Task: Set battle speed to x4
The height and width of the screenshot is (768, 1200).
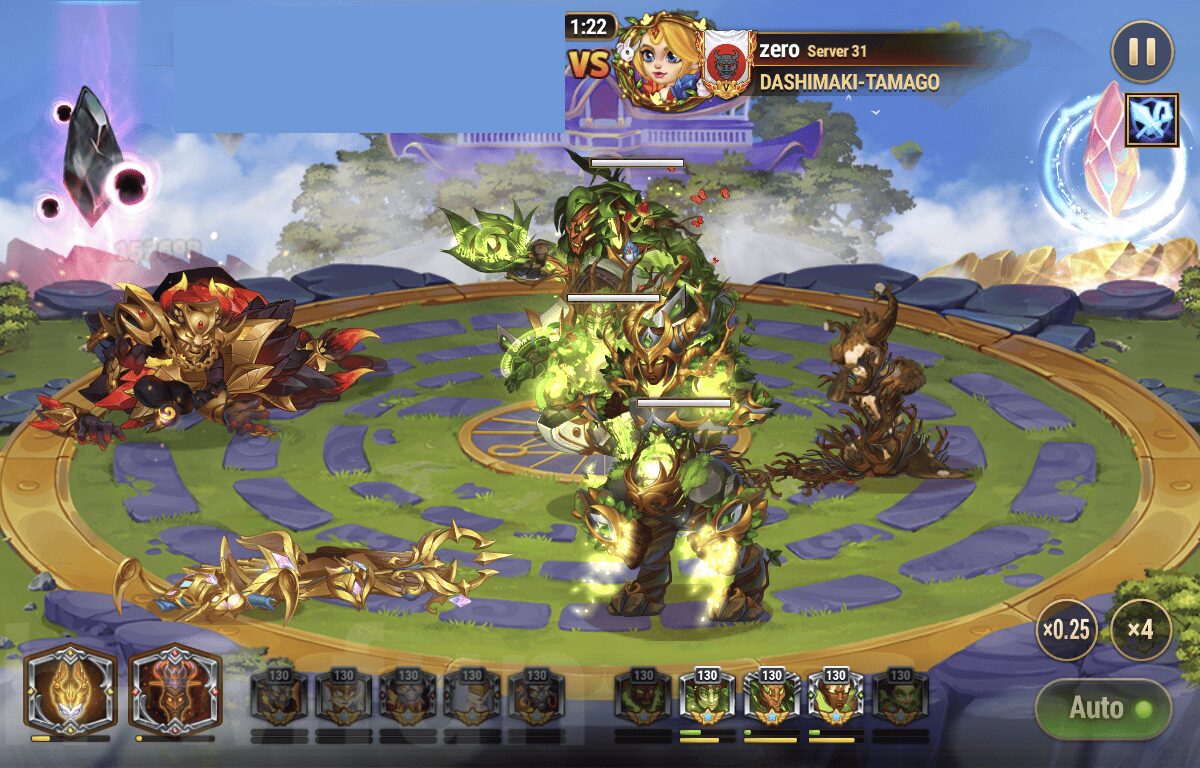Action: 1140,630
